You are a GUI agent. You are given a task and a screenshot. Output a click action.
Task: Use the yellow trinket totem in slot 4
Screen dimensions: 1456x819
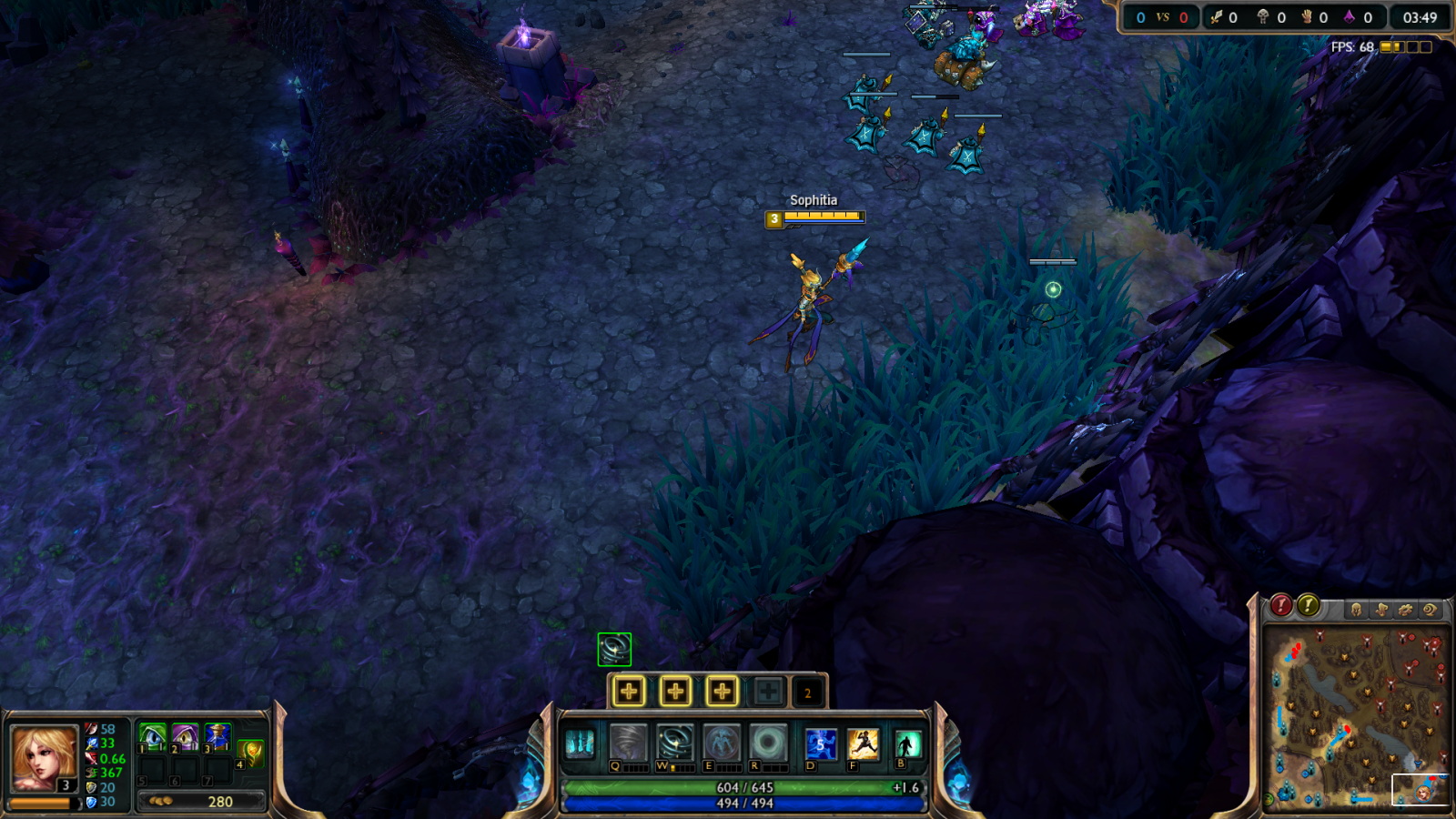pyautogui.click(x=251, y=752)
